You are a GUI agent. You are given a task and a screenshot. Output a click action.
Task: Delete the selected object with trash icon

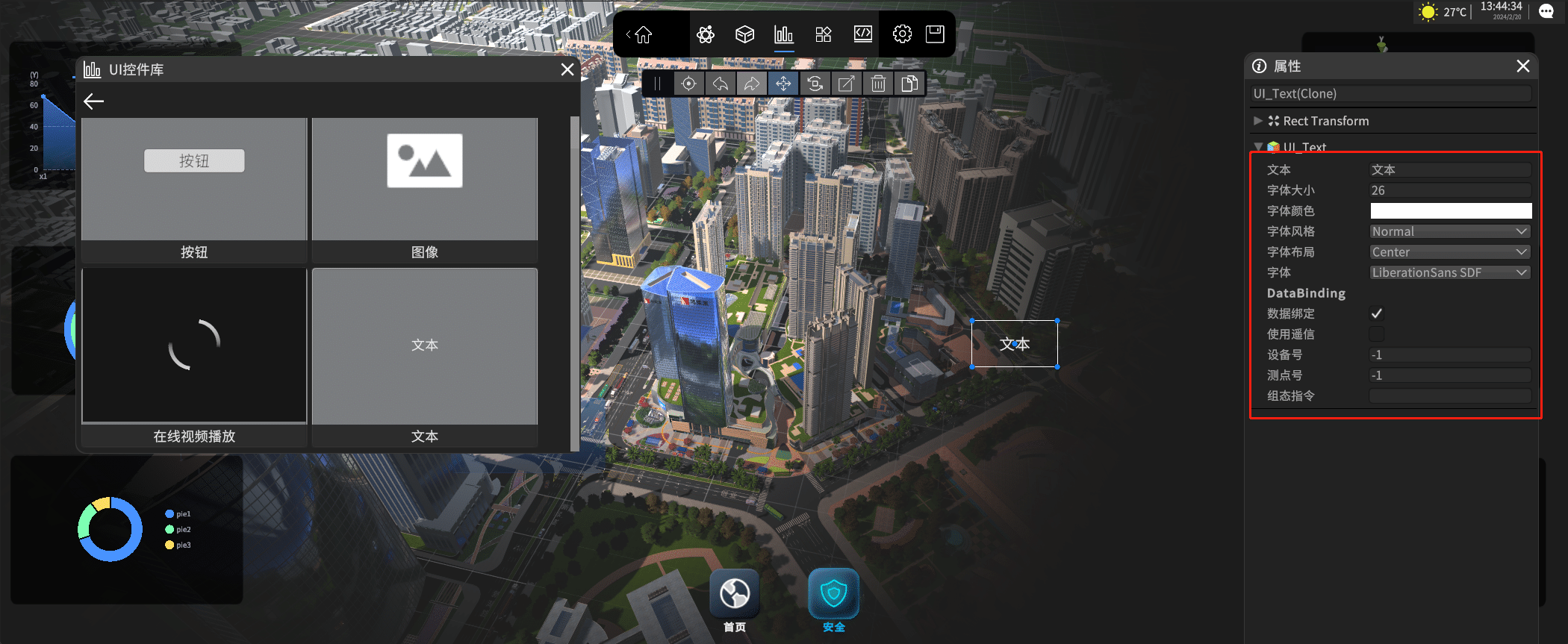(x=878, y=84)
